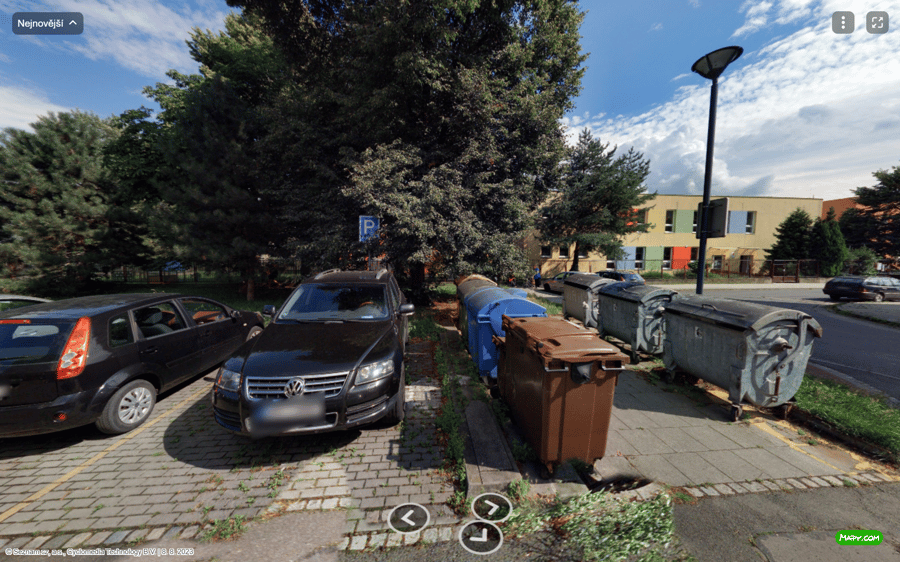Open the Mapy.com logo link

(858, 537)
